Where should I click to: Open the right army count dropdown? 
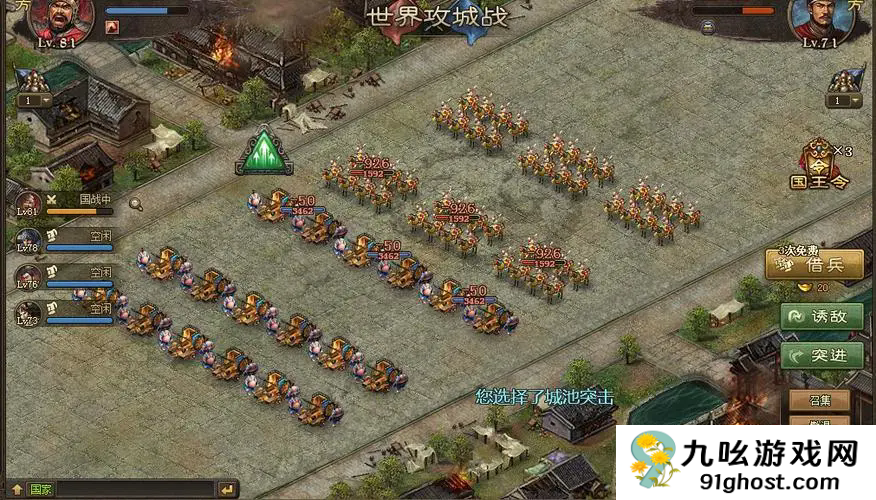click(843, 100)
